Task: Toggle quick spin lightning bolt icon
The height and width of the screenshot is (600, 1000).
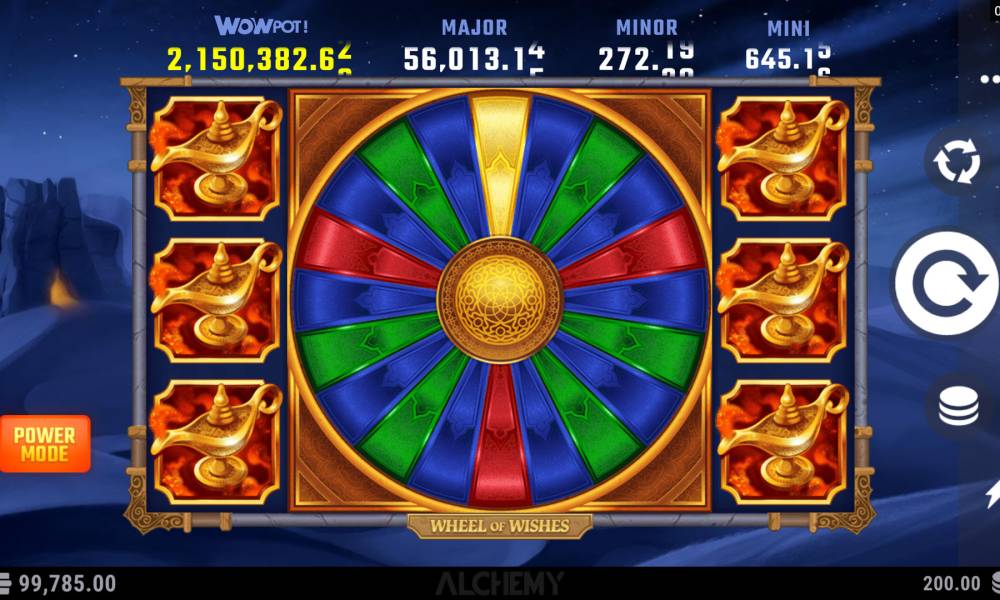Action: click(993, 492)
